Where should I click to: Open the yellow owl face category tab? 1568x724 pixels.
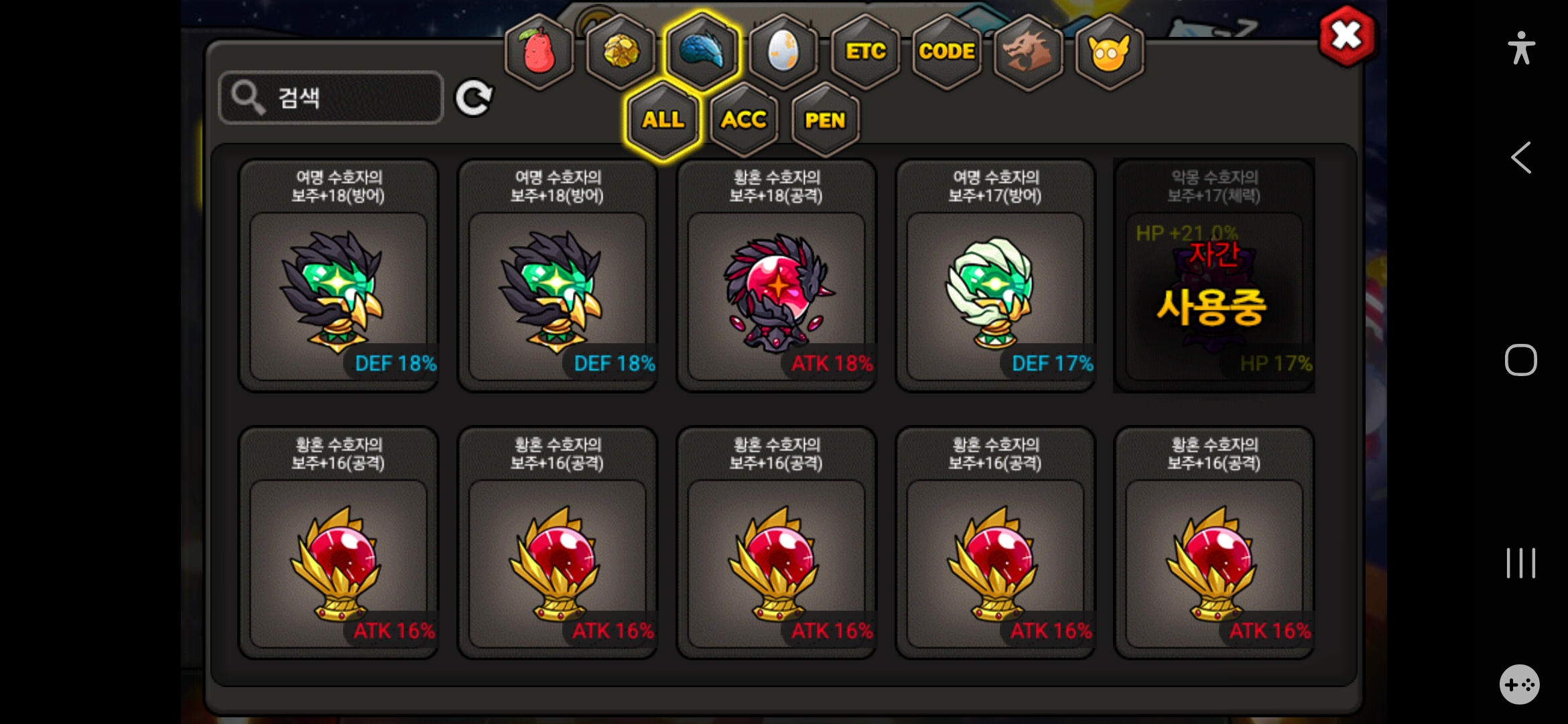coord(1109,52)
